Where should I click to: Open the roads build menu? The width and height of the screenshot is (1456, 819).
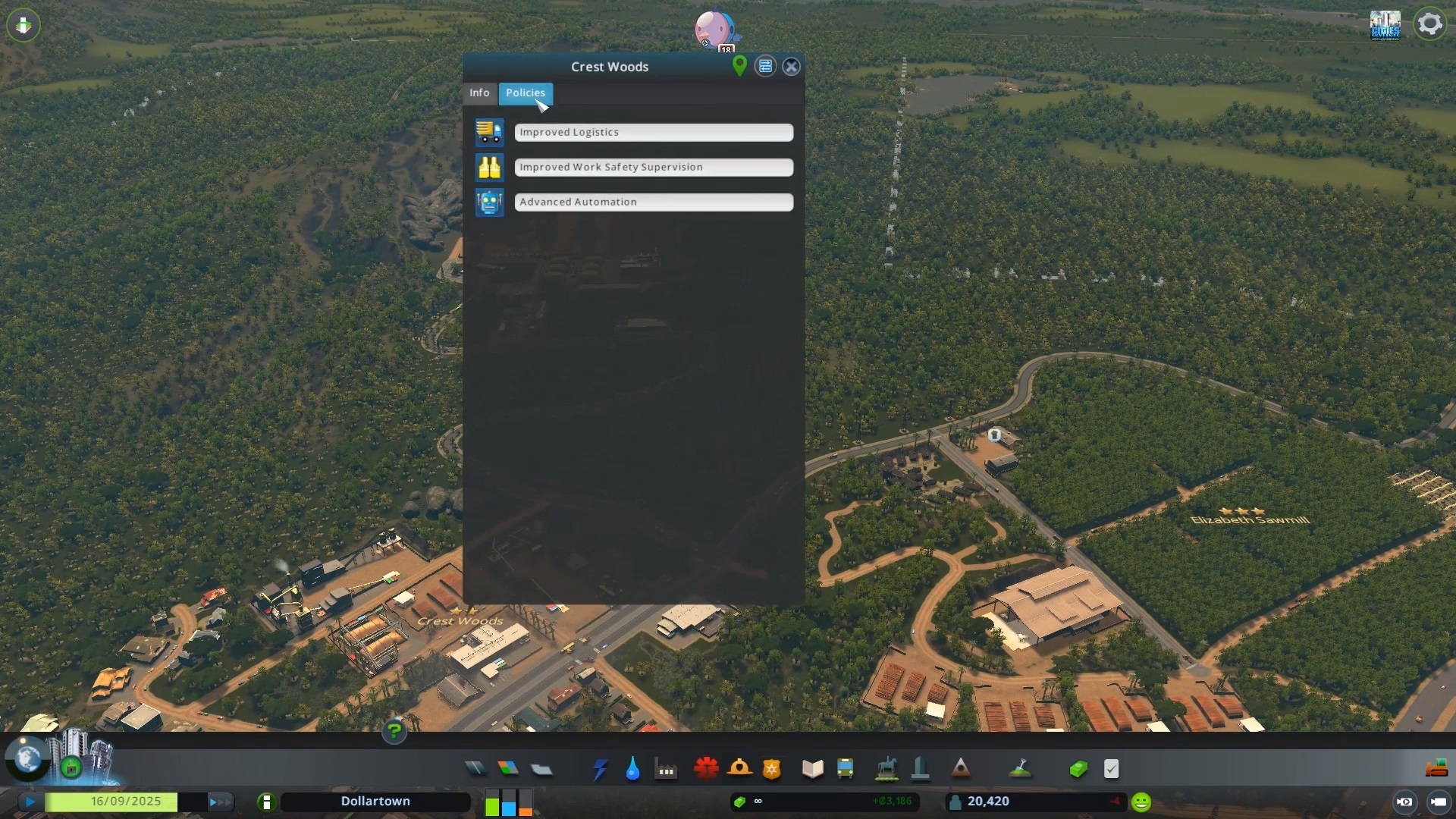point(475,769)
